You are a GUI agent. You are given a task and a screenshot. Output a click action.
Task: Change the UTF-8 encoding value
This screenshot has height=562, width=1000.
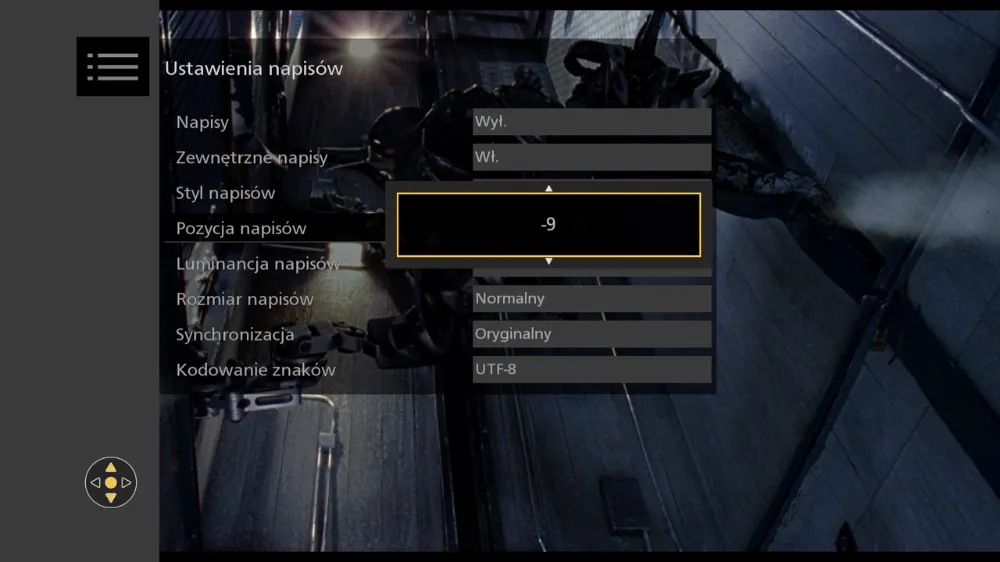click(592, 370)
